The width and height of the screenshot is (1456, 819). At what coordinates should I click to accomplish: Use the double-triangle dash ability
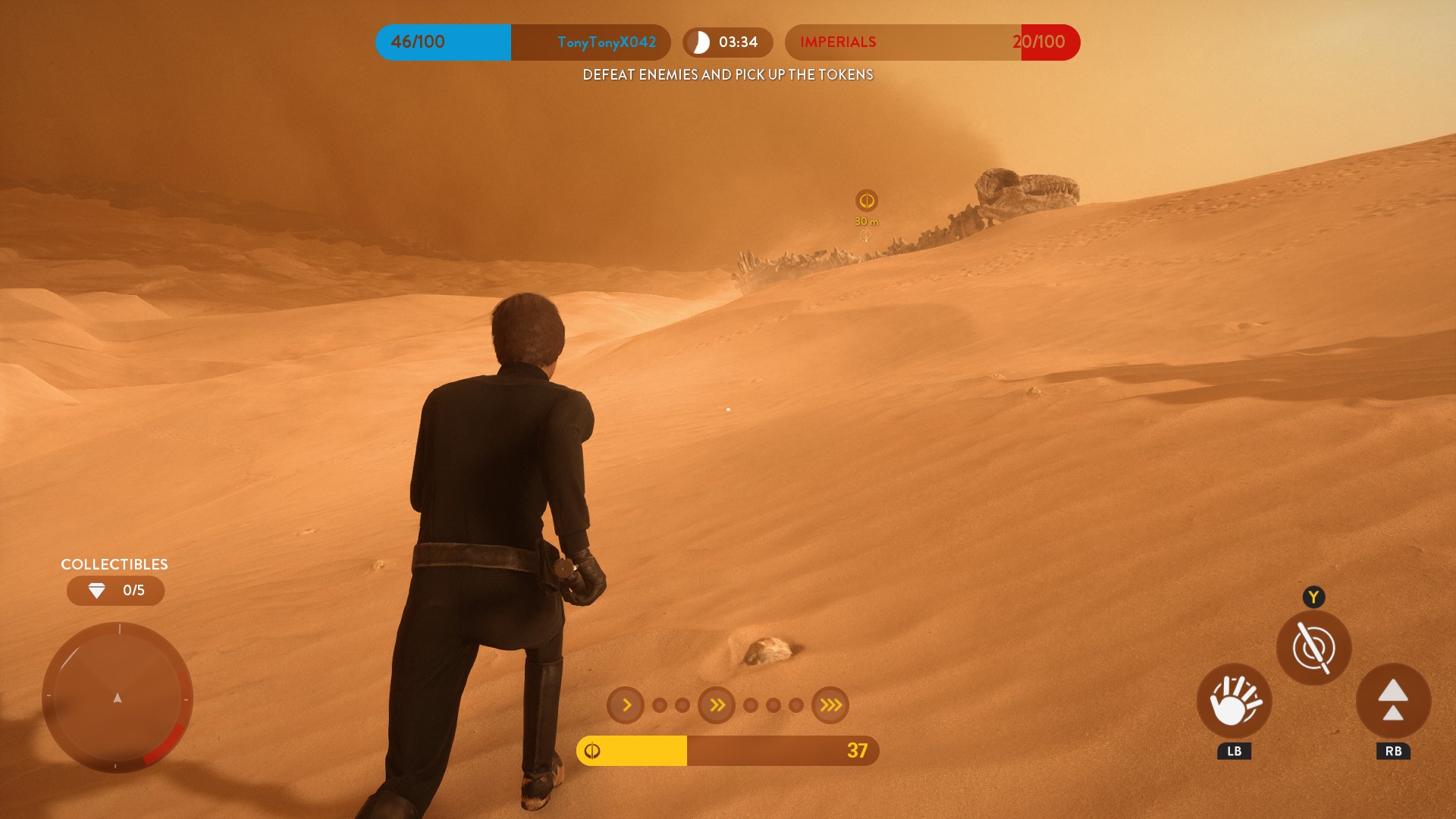click(x=1393, y=701)
